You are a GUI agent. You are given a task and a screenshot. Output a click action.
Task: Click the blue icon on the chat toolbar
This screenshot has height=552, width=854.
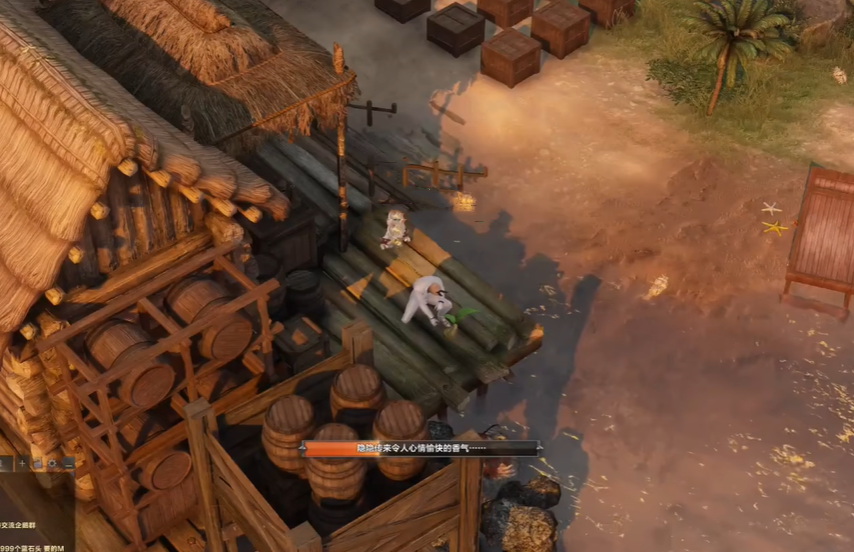[37, 464]
